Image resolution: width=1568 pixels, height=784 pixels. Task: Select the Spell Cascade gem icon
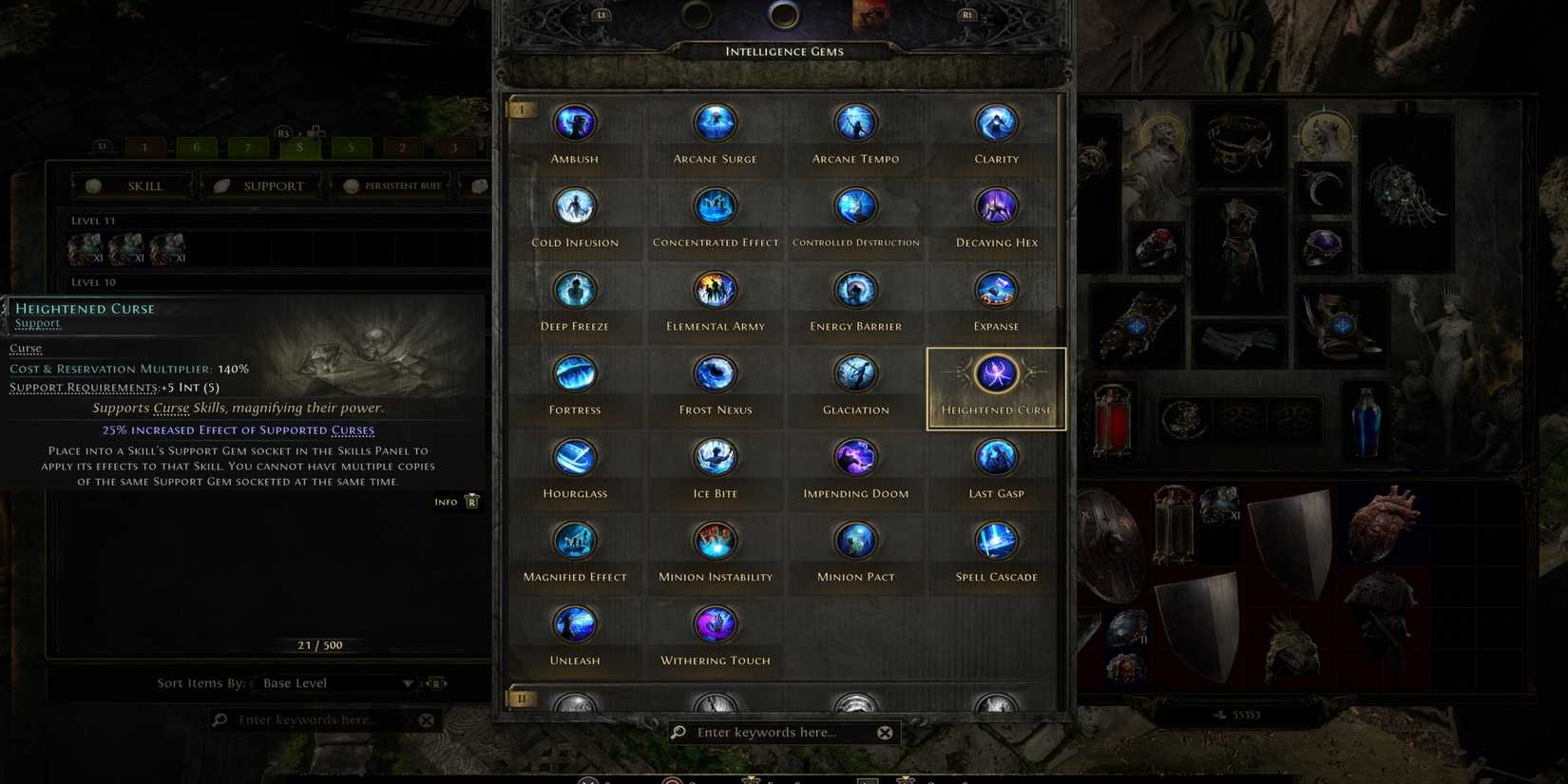995,540
